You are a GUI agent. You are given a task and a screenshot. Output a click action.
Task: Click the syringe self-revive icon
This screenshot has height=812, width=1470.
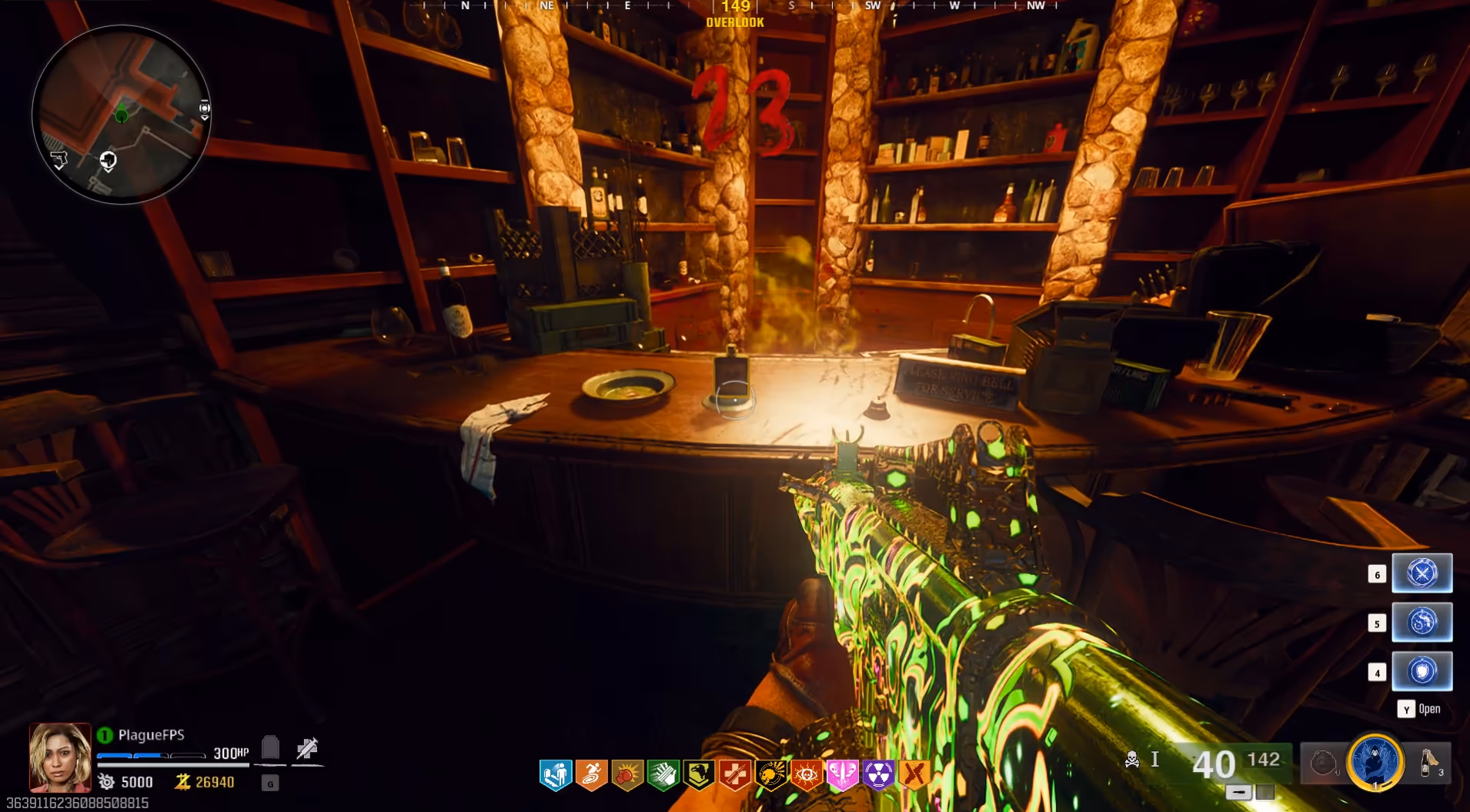(x=307, y=748)
